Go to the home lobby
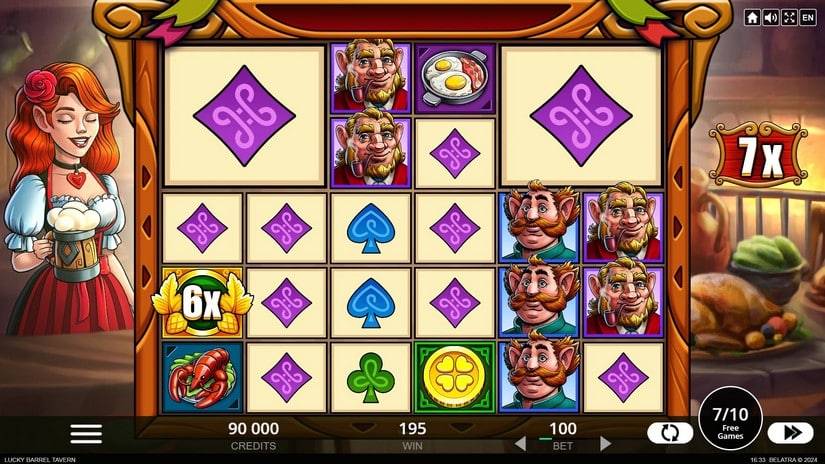 point(752,17)
